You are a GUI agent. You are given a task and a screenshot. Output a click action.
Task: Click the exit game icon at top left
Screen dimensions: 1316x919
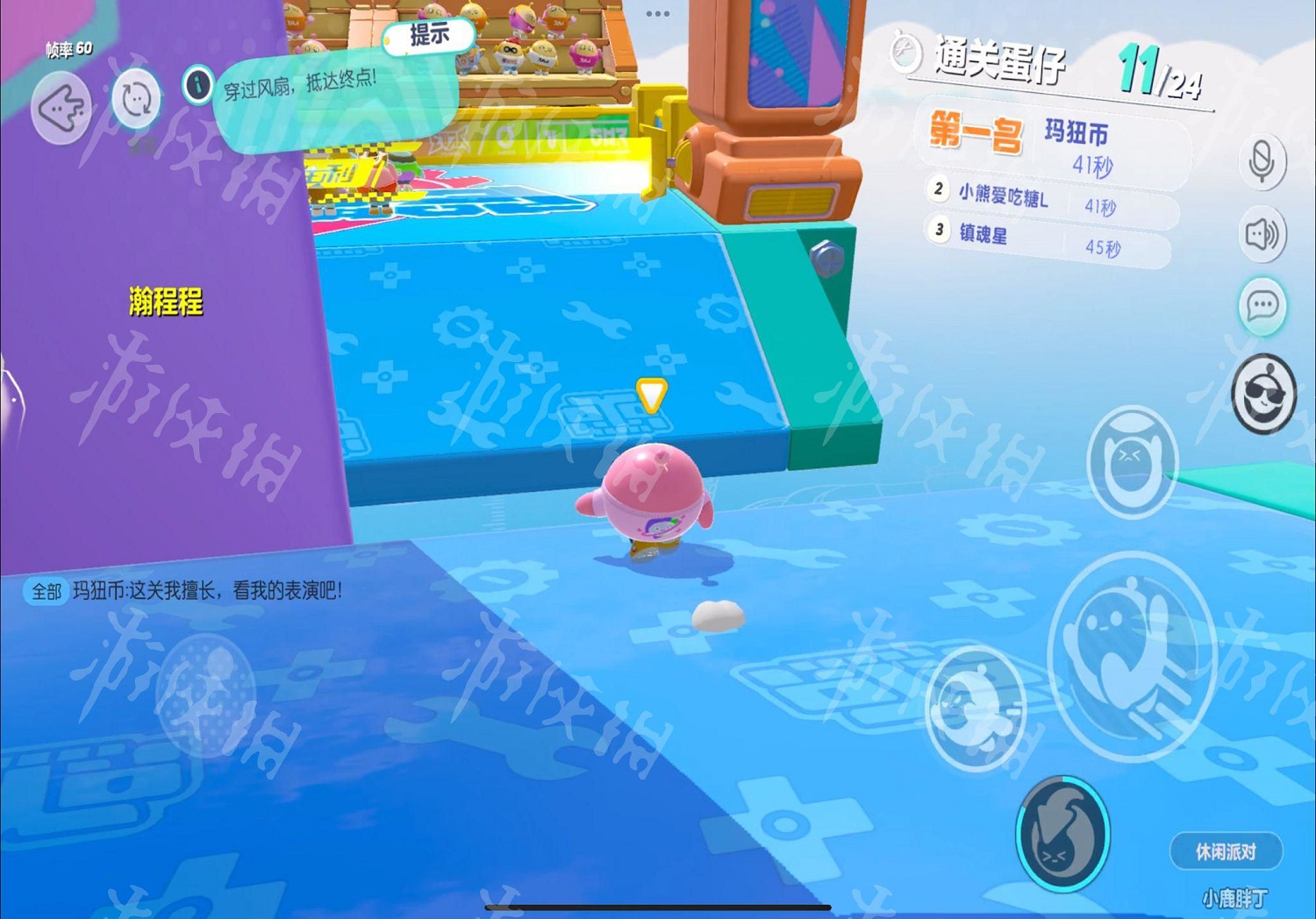tap(61, 107)
